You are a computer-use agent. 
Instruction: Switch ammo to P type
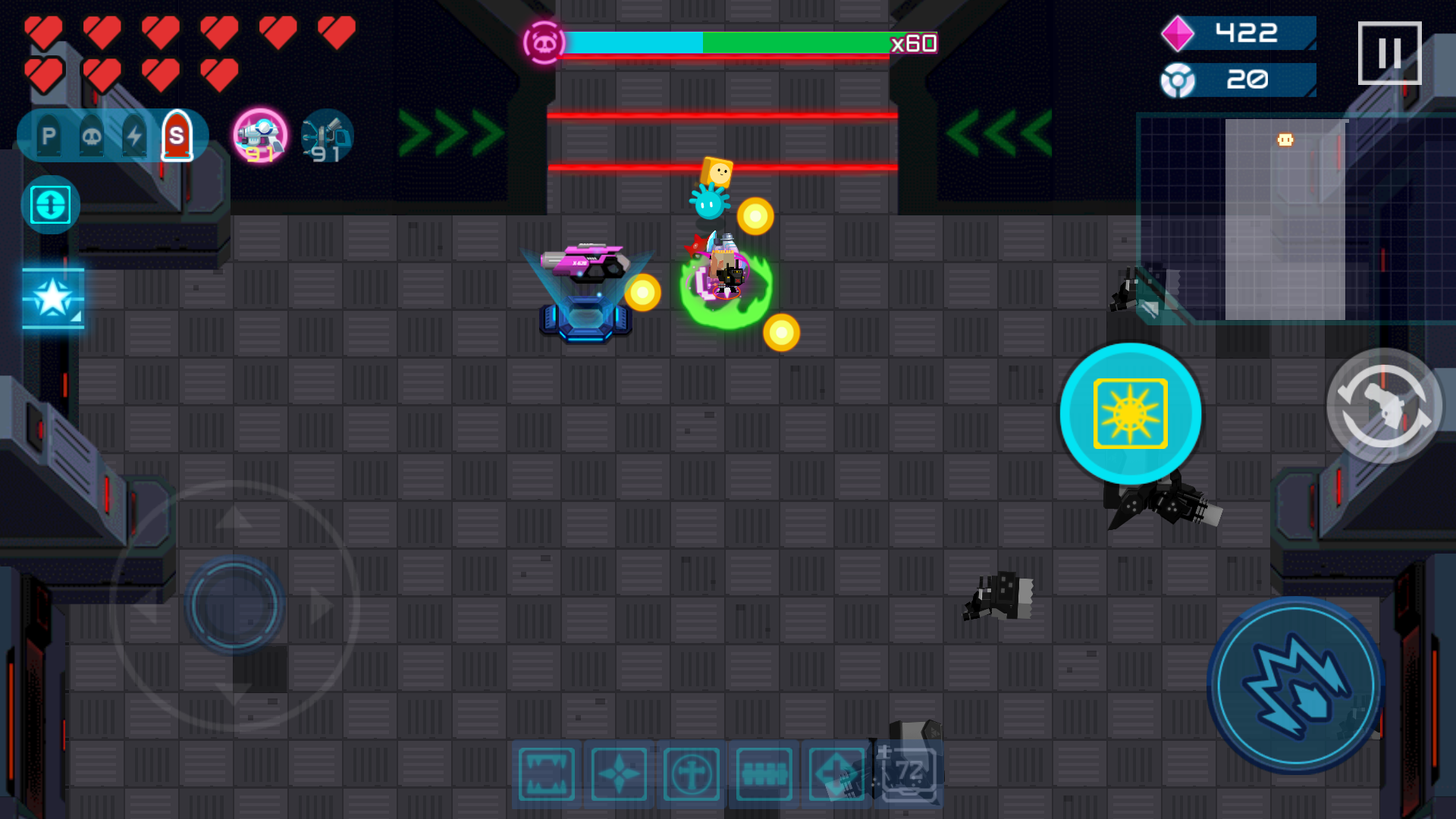click(x=48, y=136)
